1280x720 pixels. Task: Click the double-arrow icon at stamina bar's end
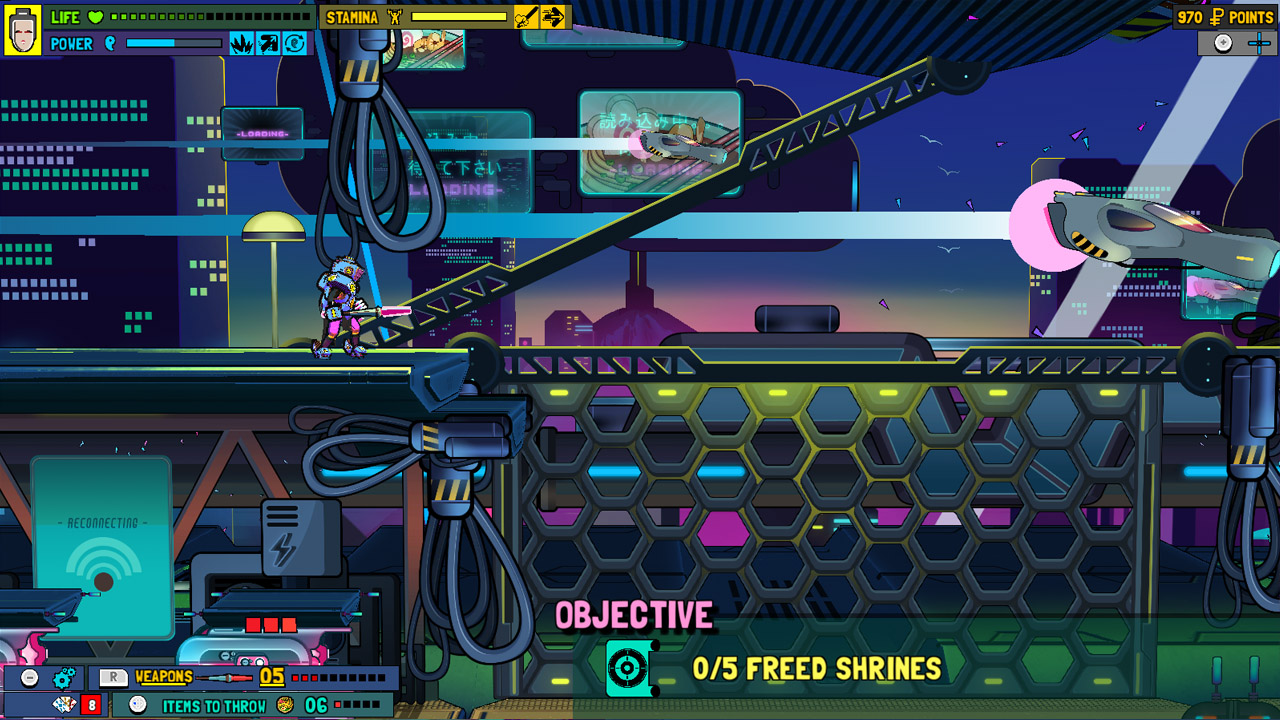[x=556, y=16]
